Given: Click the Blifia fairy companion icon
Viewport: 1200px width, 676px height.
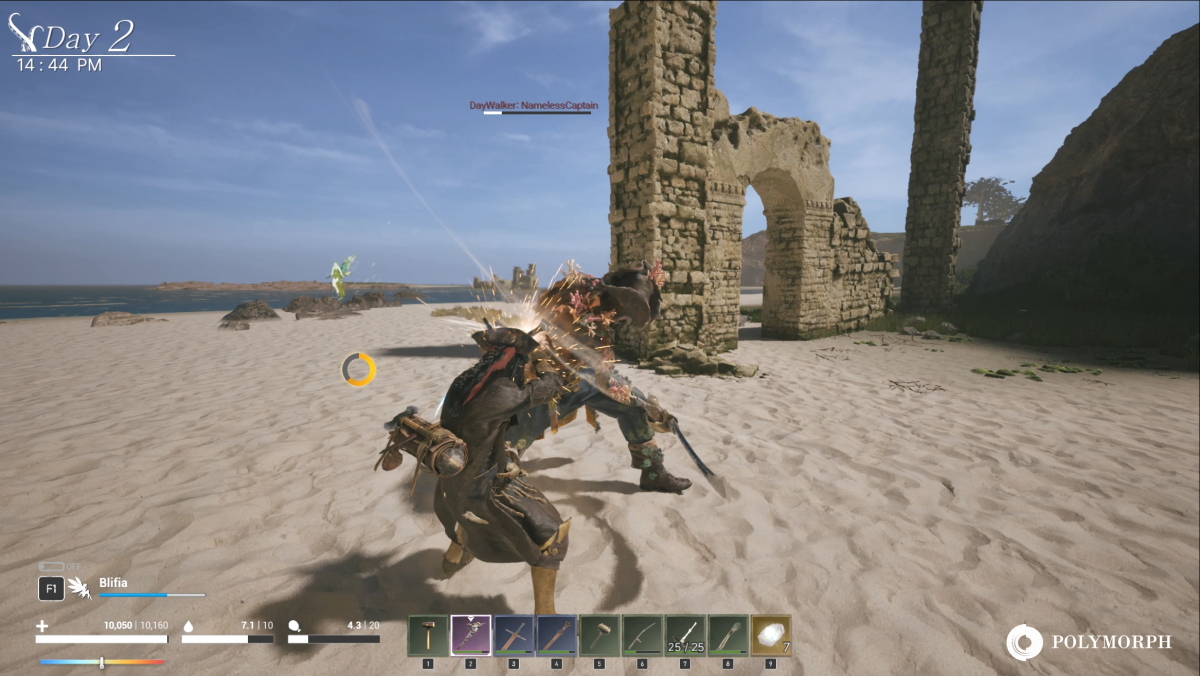Looking at the screenshot, I should pyautogui.click(x=80, y=588).
